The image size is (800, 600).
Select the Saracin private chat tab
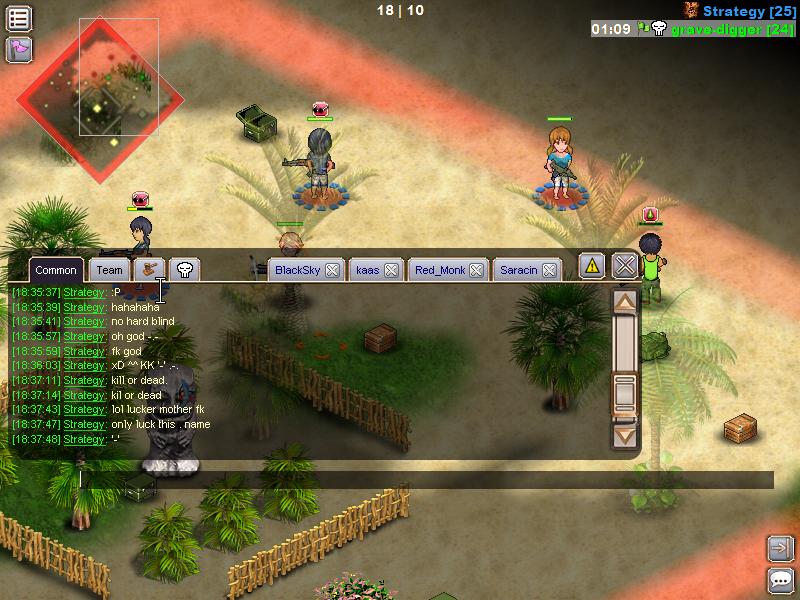pos(518,270)
